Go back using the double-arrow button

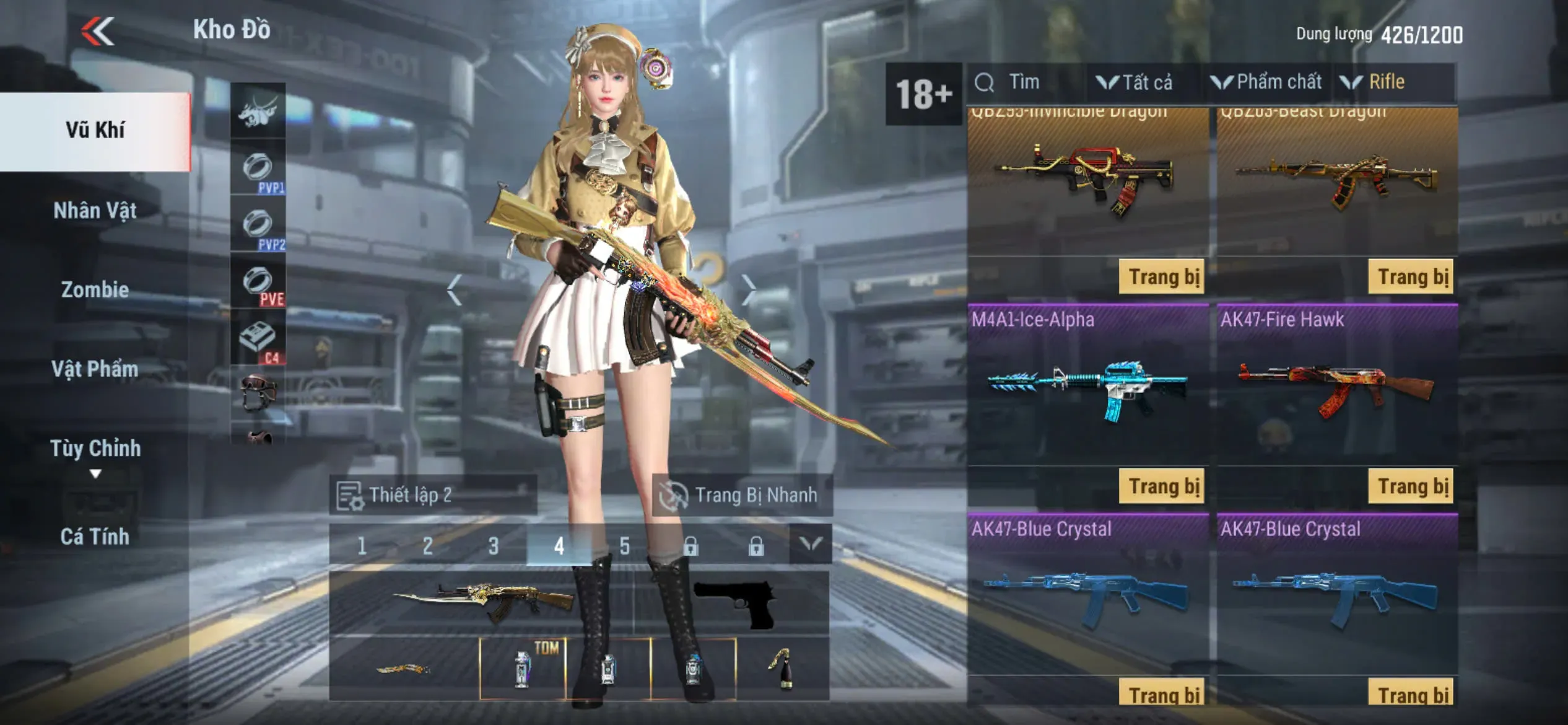click(x=98, y=31)
